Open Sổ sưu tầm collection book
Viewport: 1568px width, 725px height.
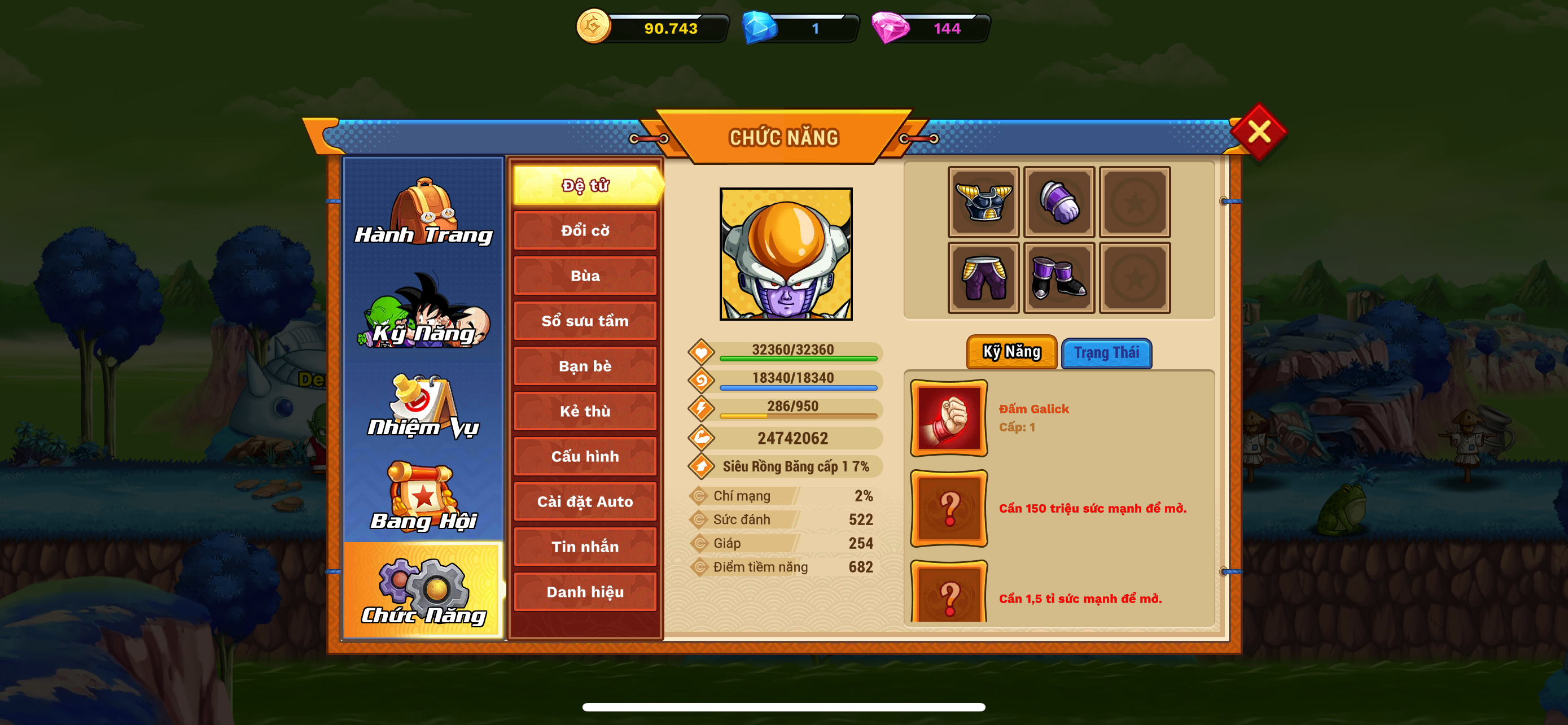[585, 321]
